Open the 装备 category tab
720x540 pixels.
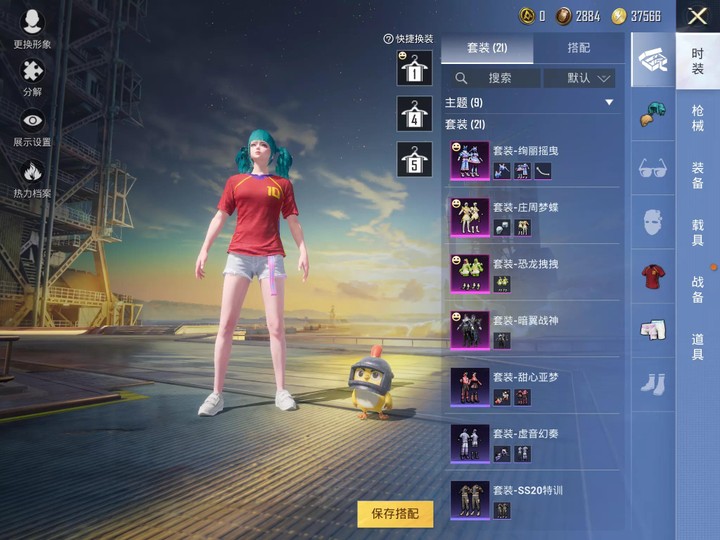(x=697, y=176)
